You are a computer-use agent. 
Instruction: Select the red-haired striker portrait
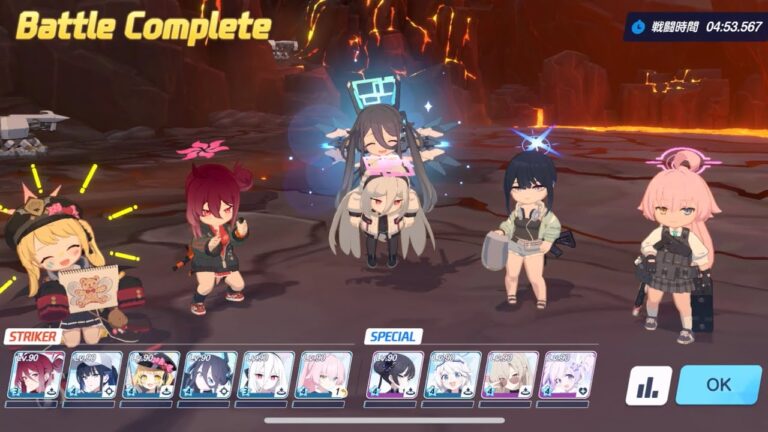[x=36, y=376]
